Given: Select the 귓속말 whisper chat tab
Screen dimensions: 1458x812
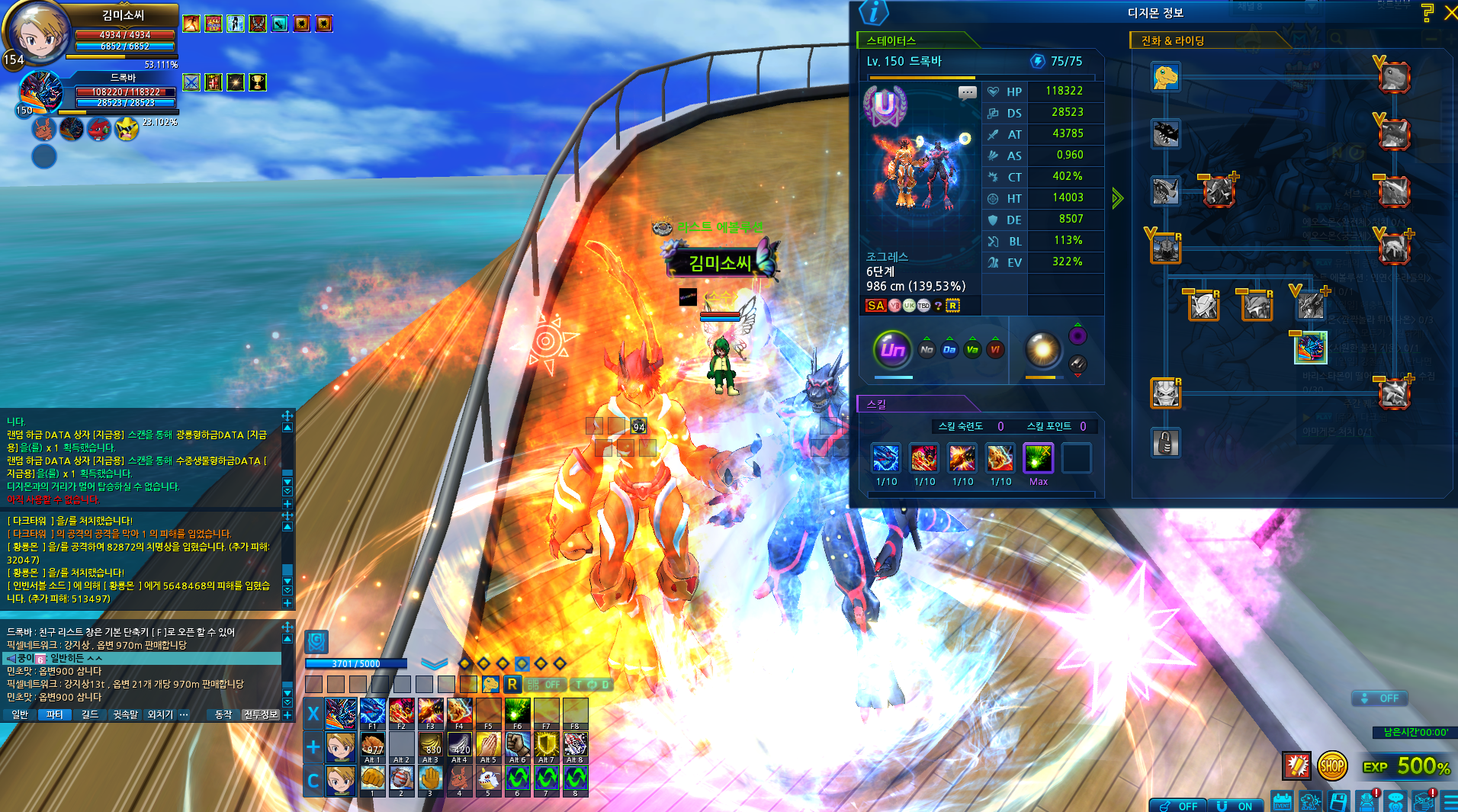Looking at the screenshot, I should [125, 714].
